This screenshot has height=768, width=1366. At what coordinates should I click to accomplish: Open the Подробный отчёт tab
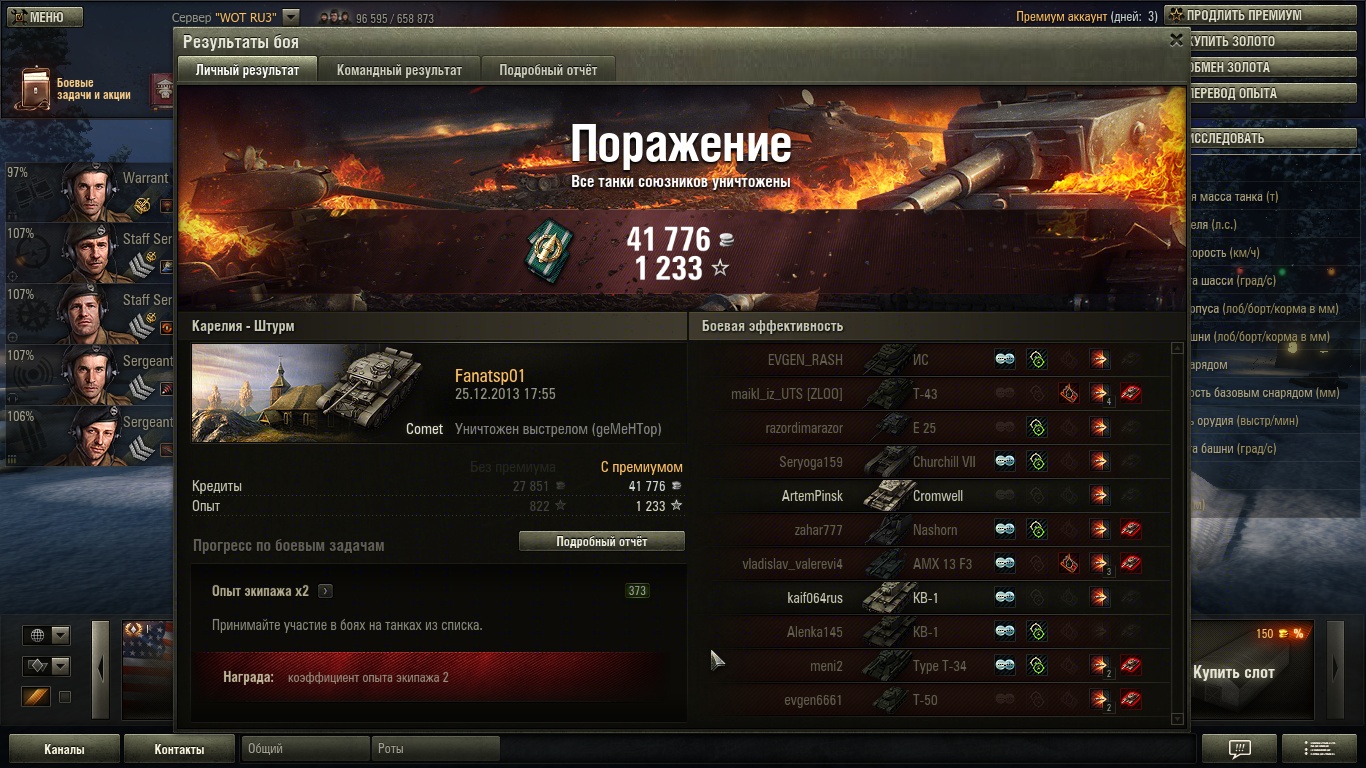[x=548, y=70]
